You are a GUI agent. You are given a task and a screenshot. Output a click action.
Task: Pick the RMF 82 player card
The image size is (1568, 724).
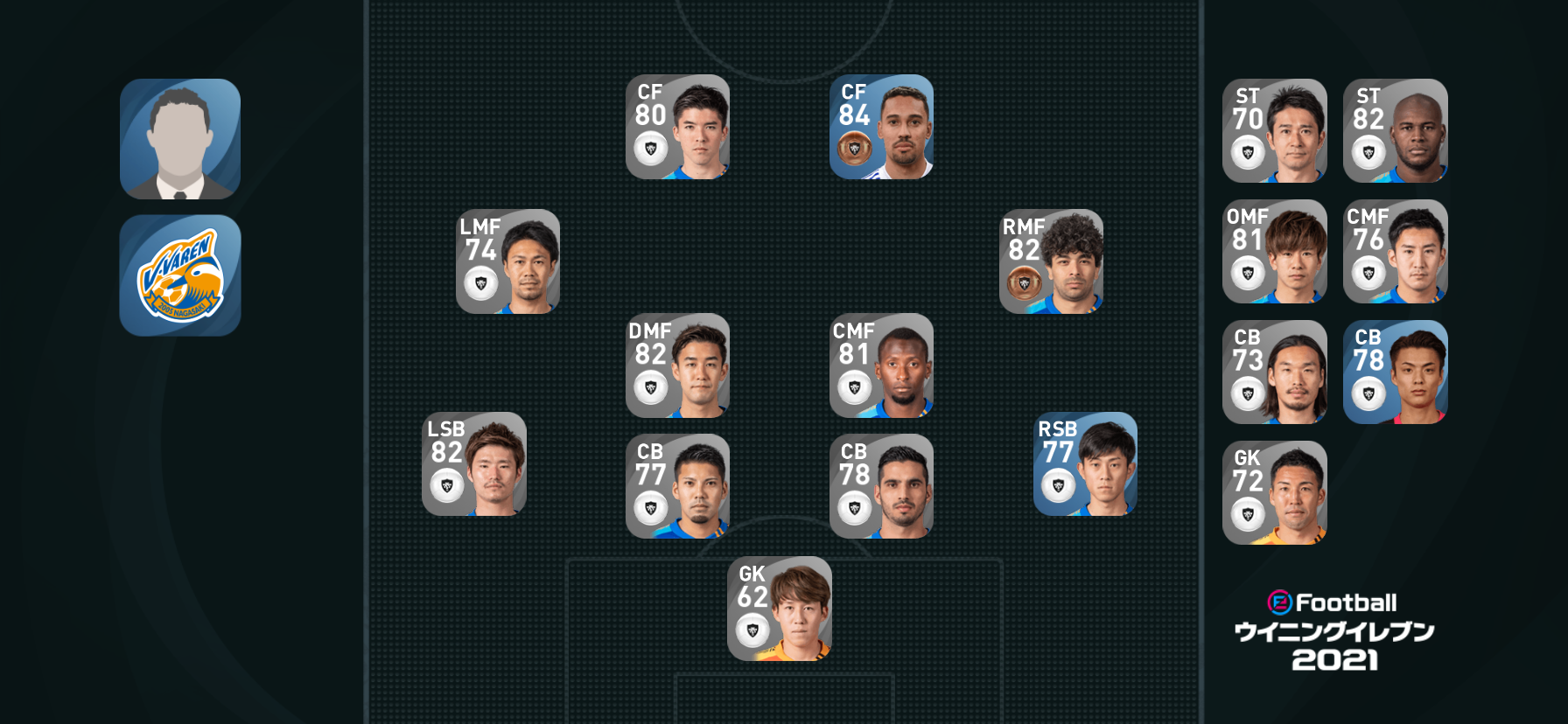(x=1051, y=261)
